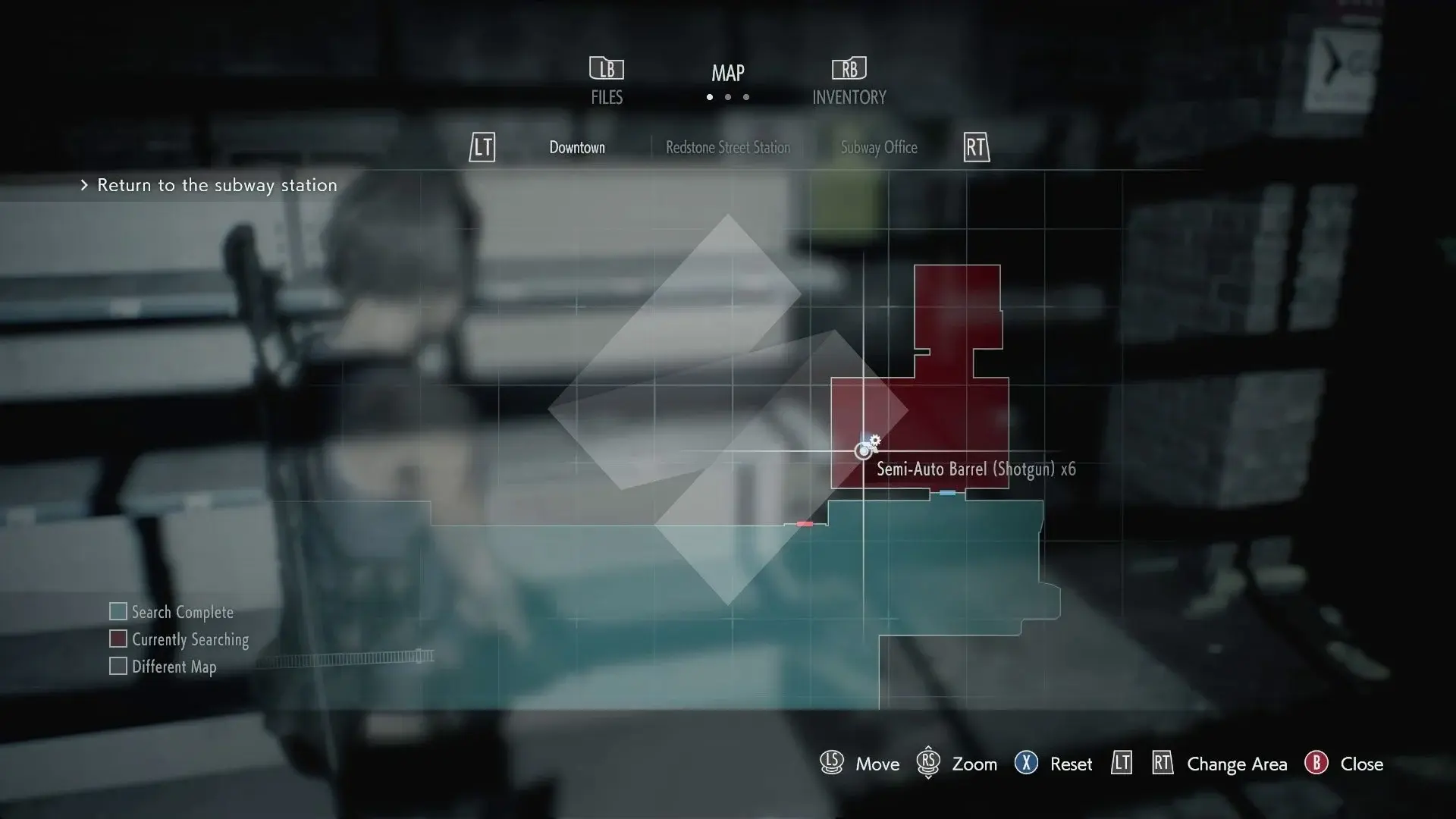This screenshot has height=819, width=1456.
Task: Select the Semi-Auto Barrel gear marker
Action: (x=874, y=441)
